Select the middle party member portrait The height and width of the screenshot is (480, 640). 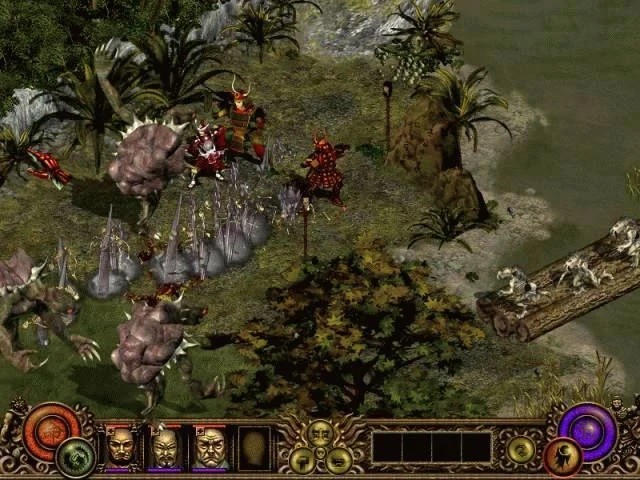(165, 446)
